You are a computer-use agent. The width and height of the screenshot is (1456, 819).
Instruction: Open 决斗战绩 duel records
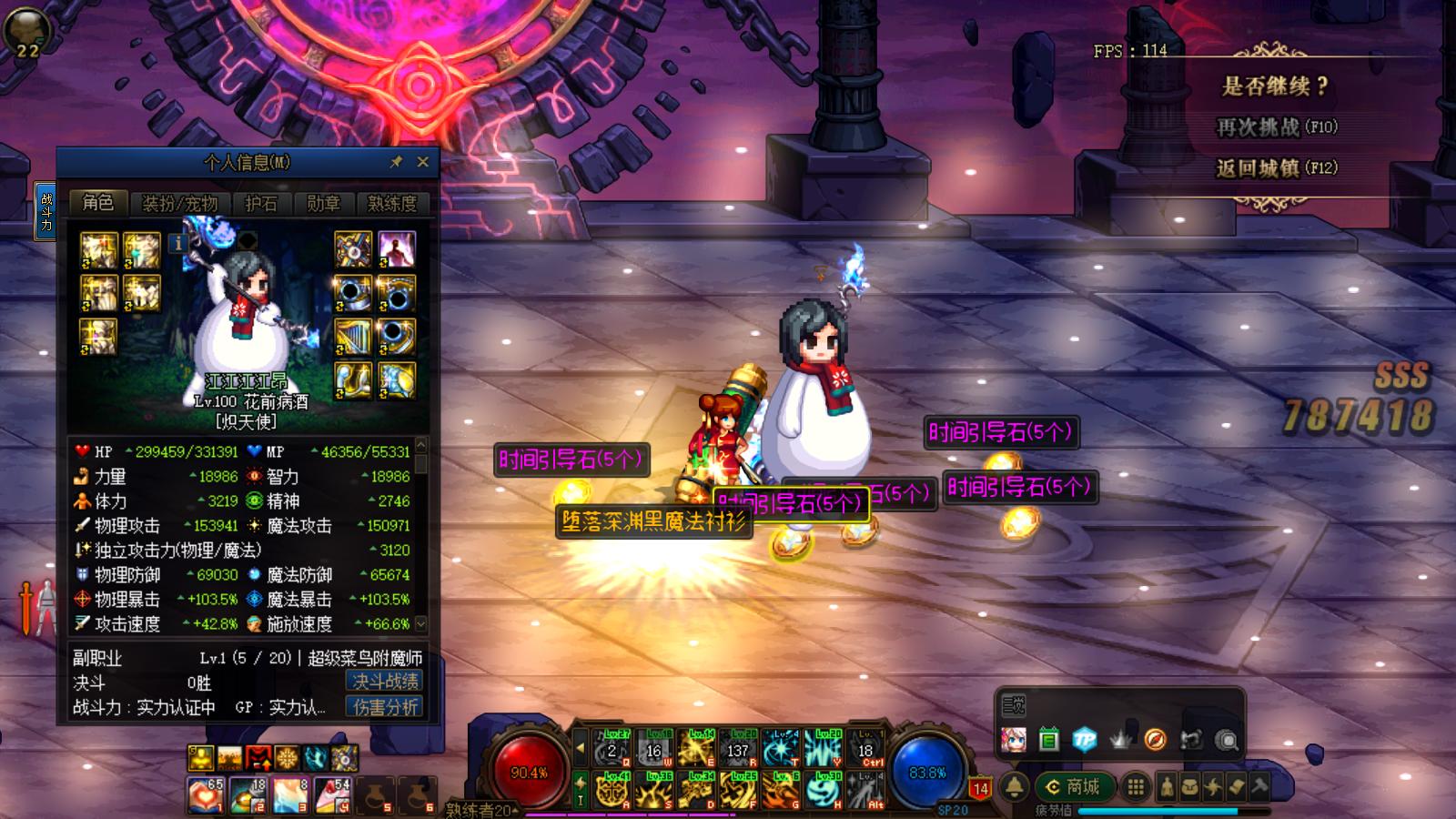click(385, 682)
